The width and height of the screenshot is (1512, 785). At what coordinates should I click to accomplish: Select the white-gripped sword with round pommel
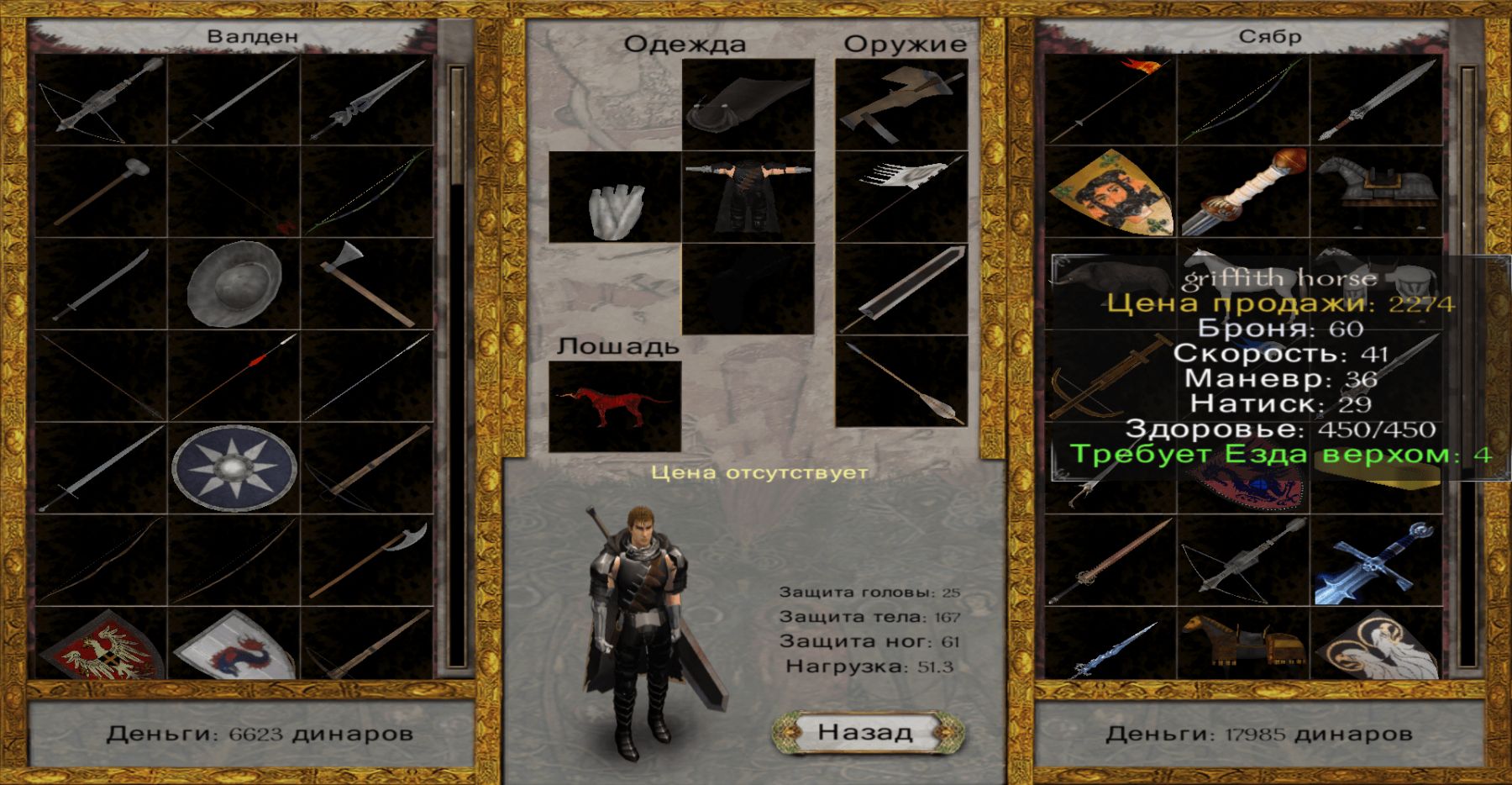click(x=1243, y=192)
